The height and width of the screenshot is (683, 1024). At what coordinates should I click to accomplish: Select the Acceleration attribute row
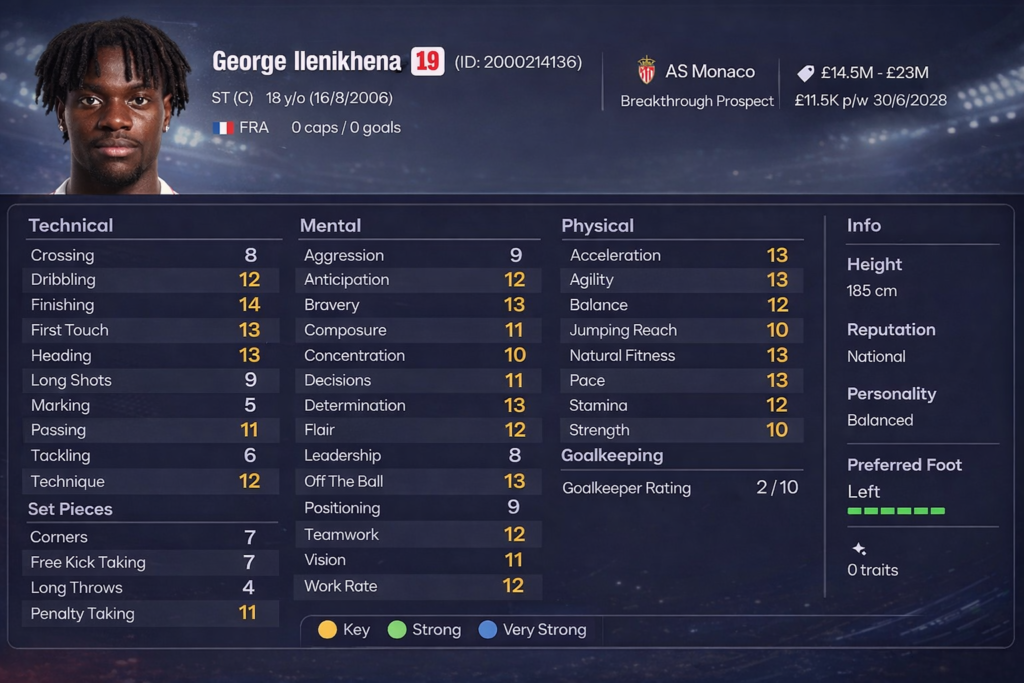(679, 255)
